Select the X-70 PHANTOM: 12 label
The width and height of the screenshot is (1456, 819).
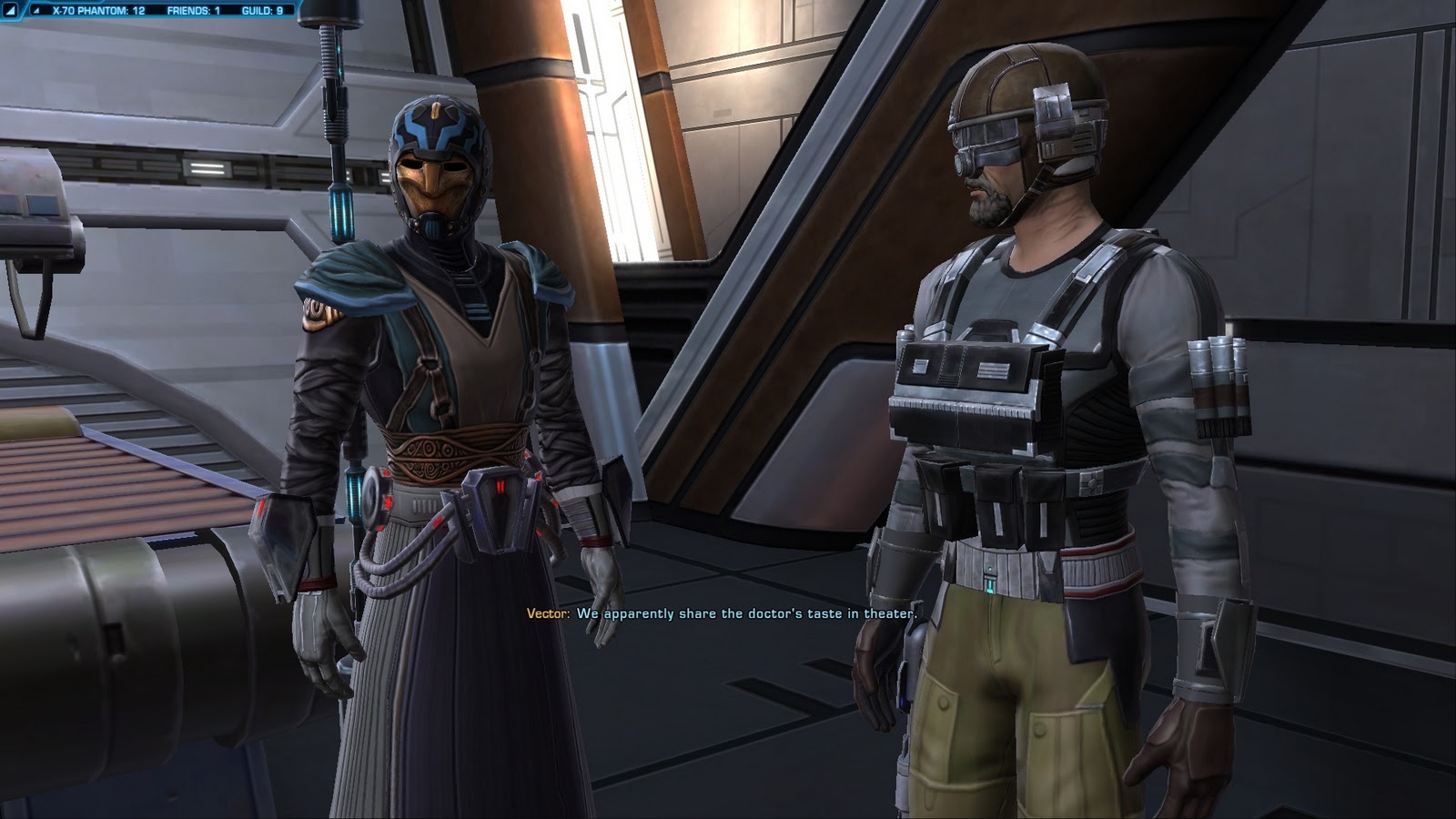(x=97, y=11)
